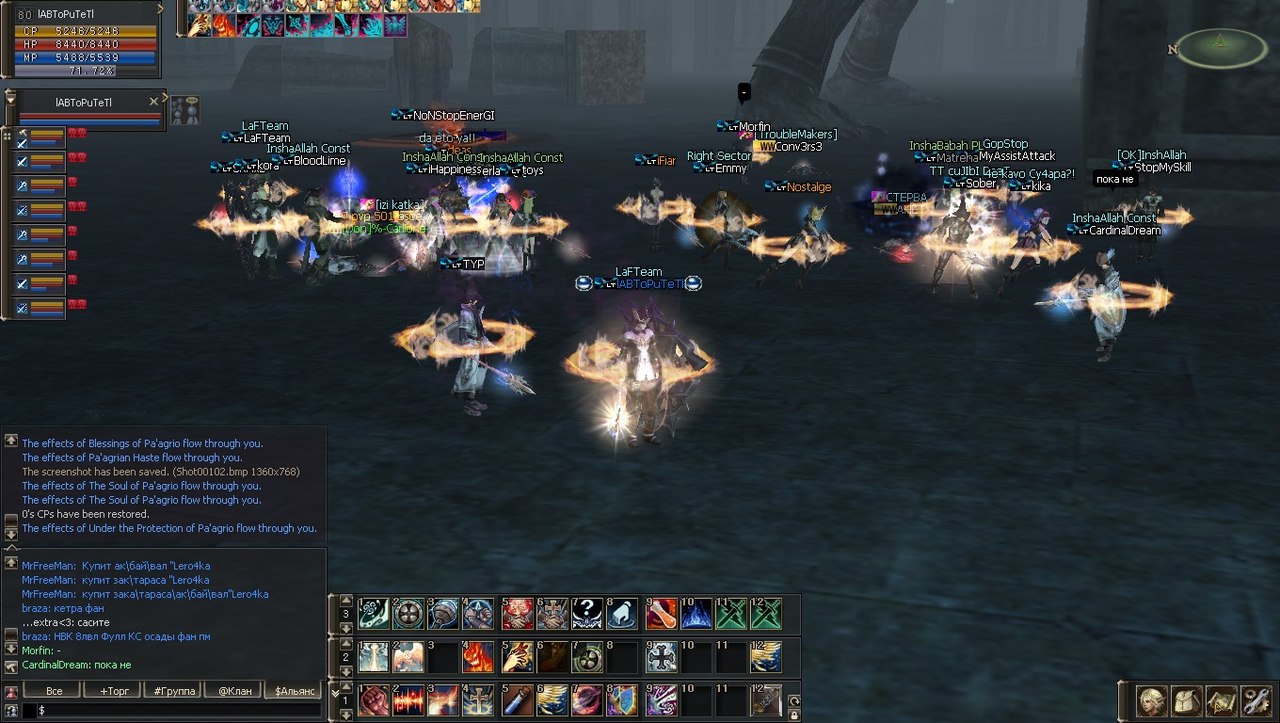The image size is (1280, 723).
Task: Use the orange potion flask hotbar slot
Action: point(659,613)
